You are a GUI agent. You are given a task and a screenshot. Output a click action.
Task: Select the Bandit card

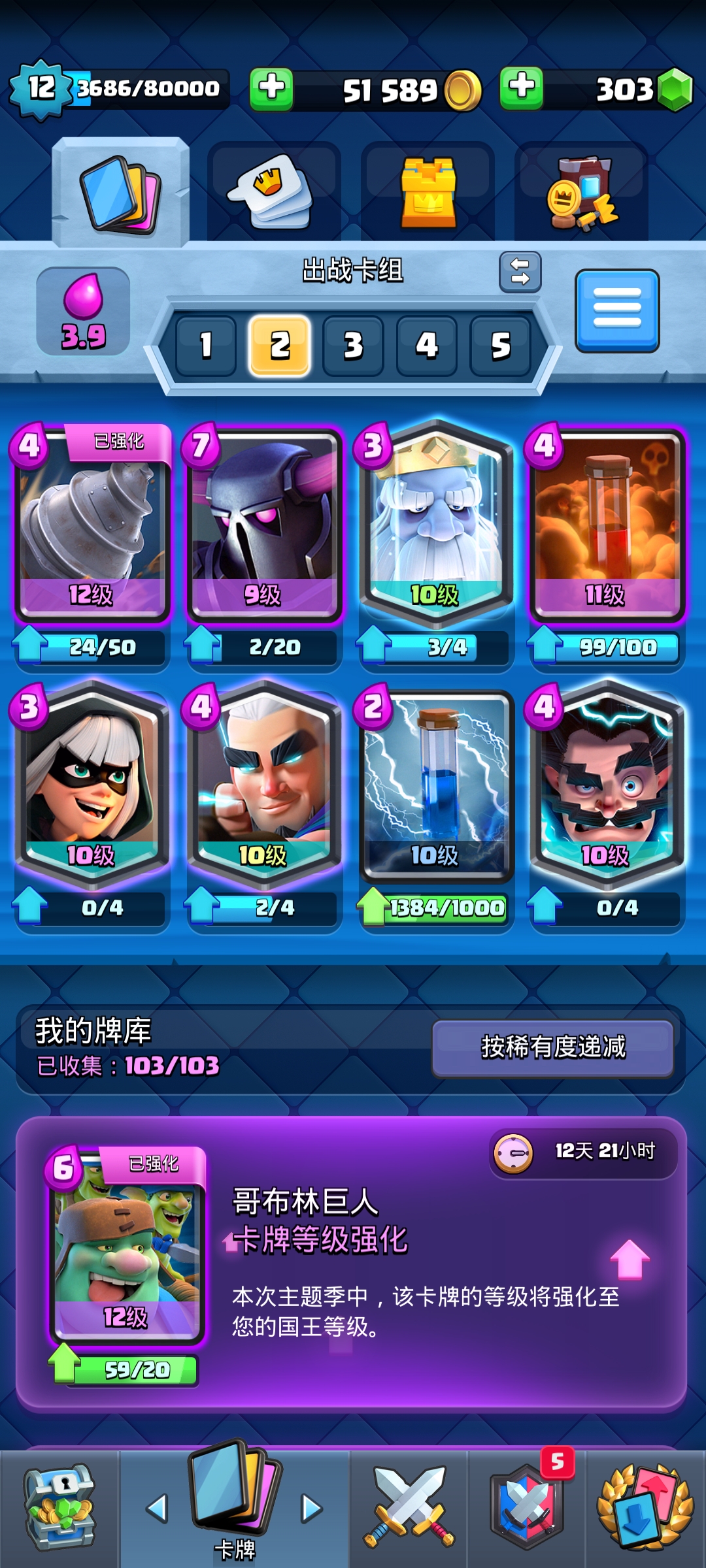tap(92, 784)
